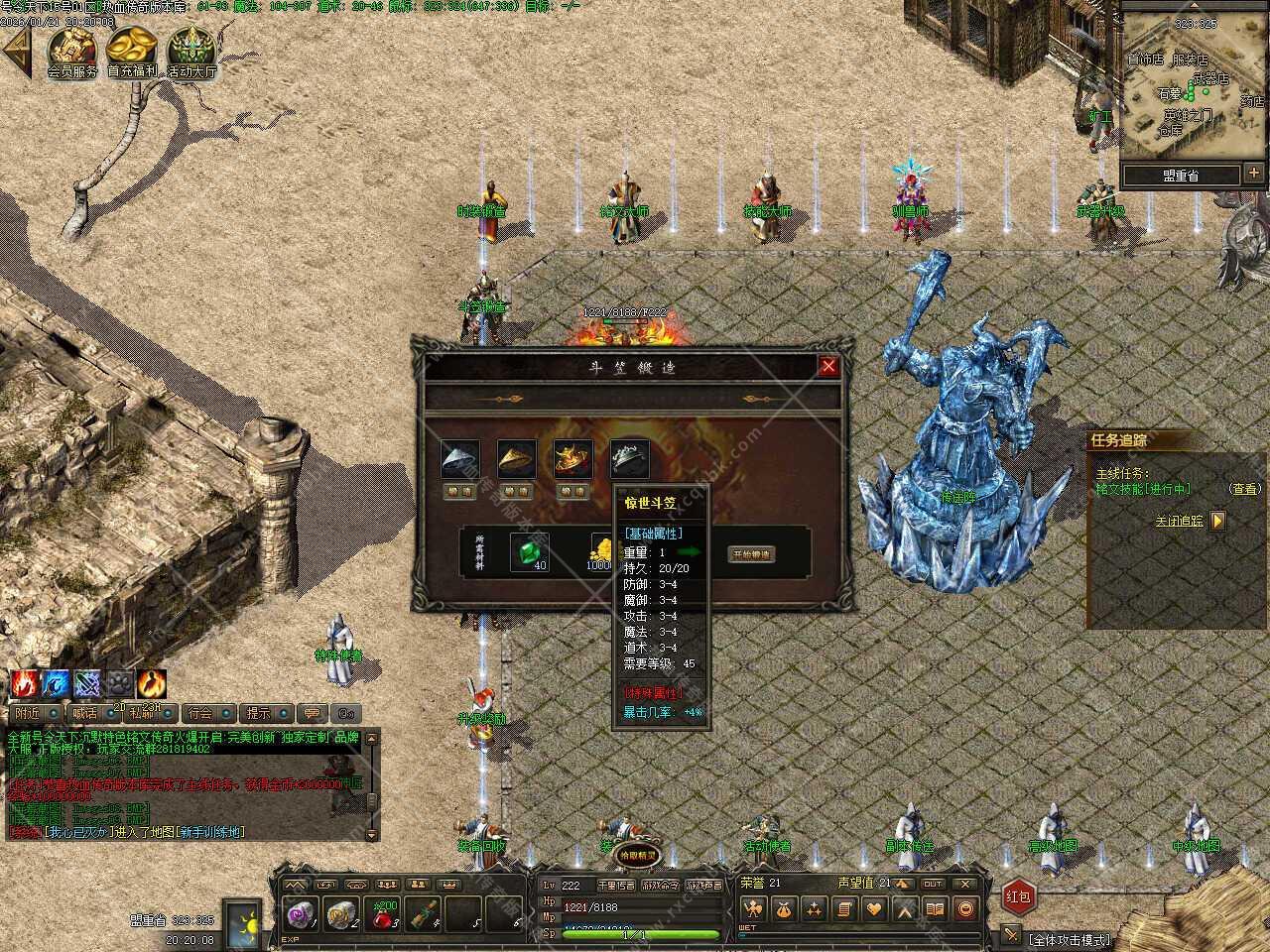Screen dimensions: 1270x952
Task: Click the 关闭追踪 arrow button
Action: point(1218,521)
